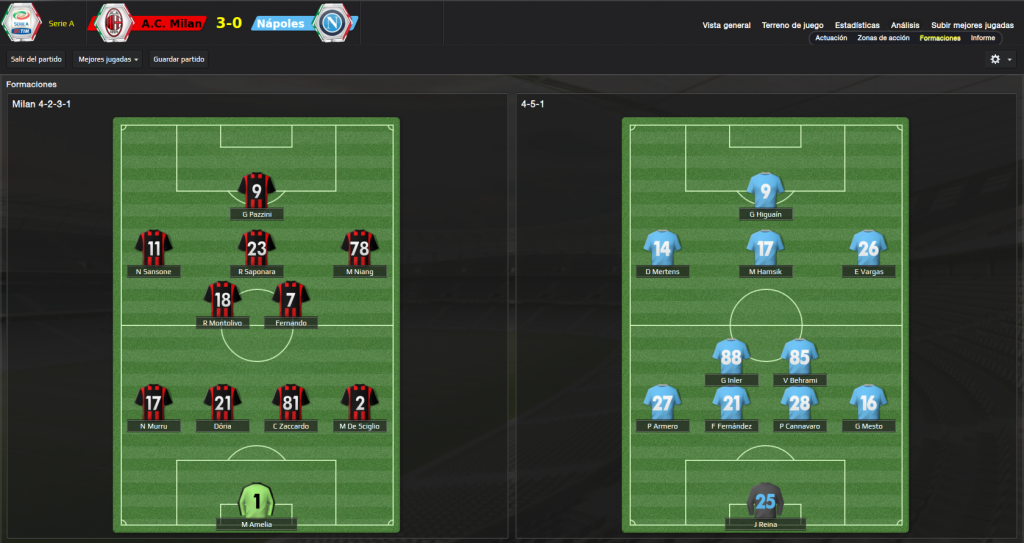Choose J Reina the Napoli goalkeeper
This screenshot has width=1024, height=543.
click(765, 500)
